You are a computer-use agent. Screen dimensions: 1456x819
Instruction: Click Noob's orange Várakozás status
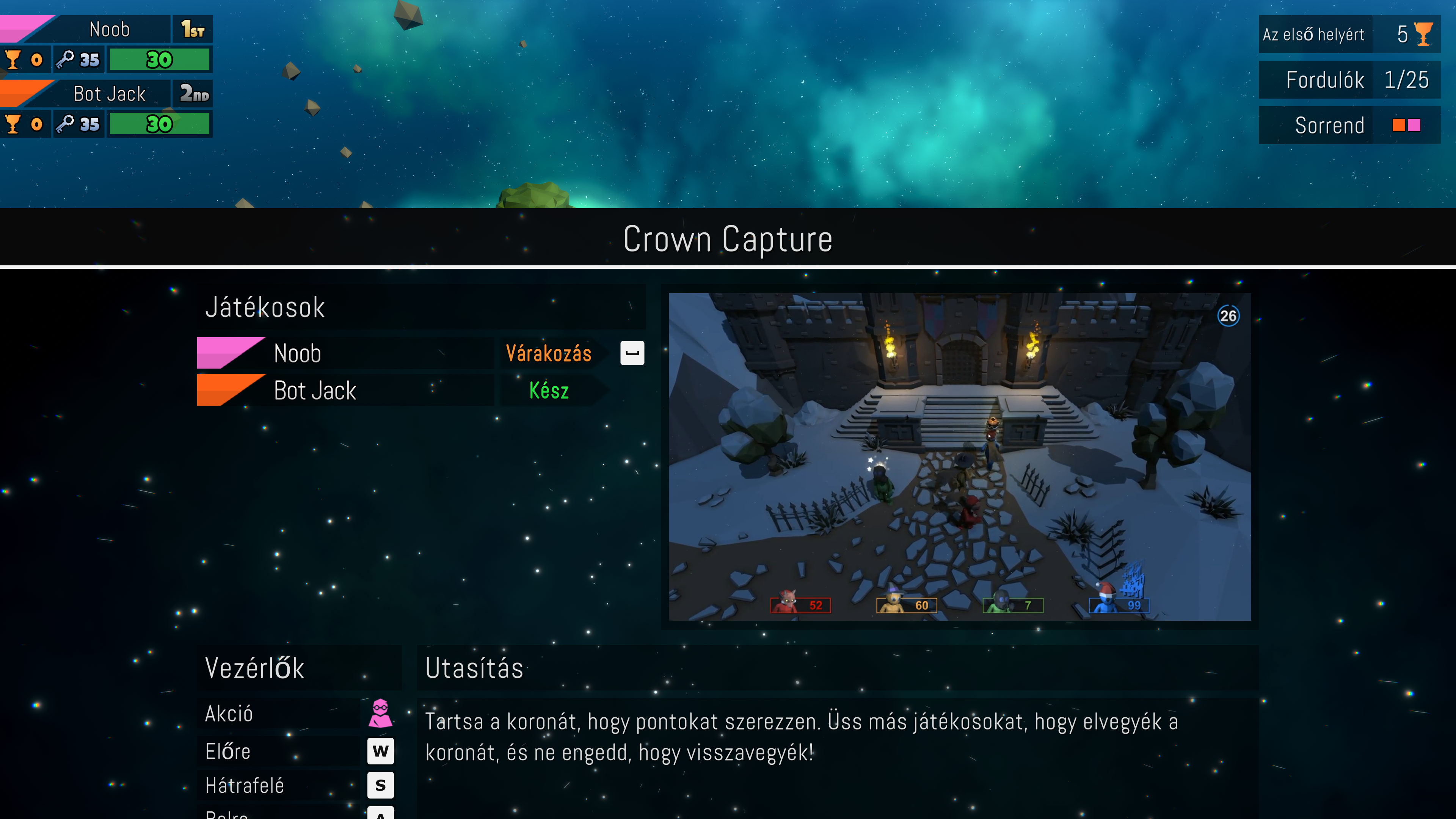(x=548, y=354)
